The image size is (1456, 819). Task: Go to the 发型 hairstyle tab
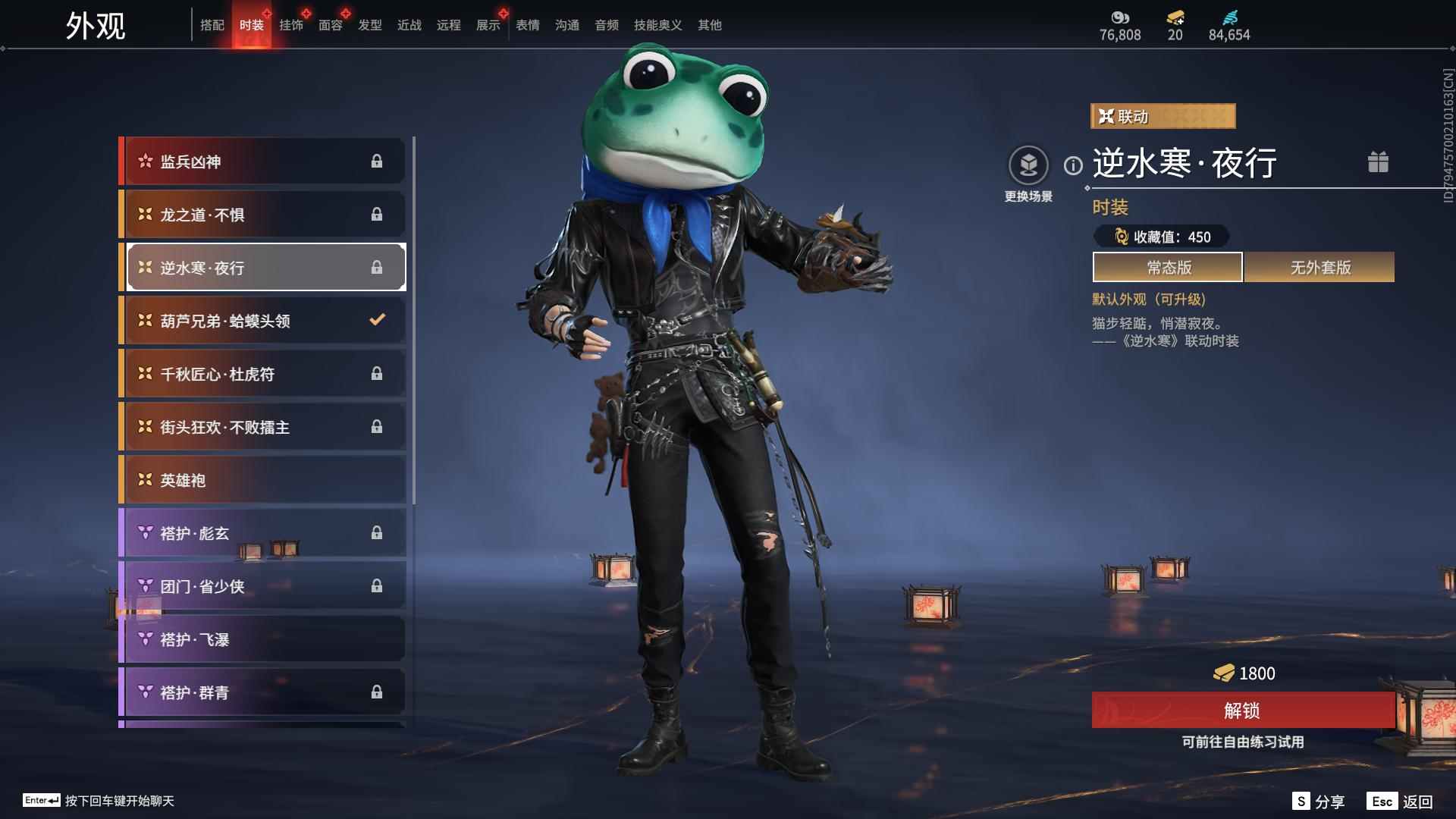370,25
